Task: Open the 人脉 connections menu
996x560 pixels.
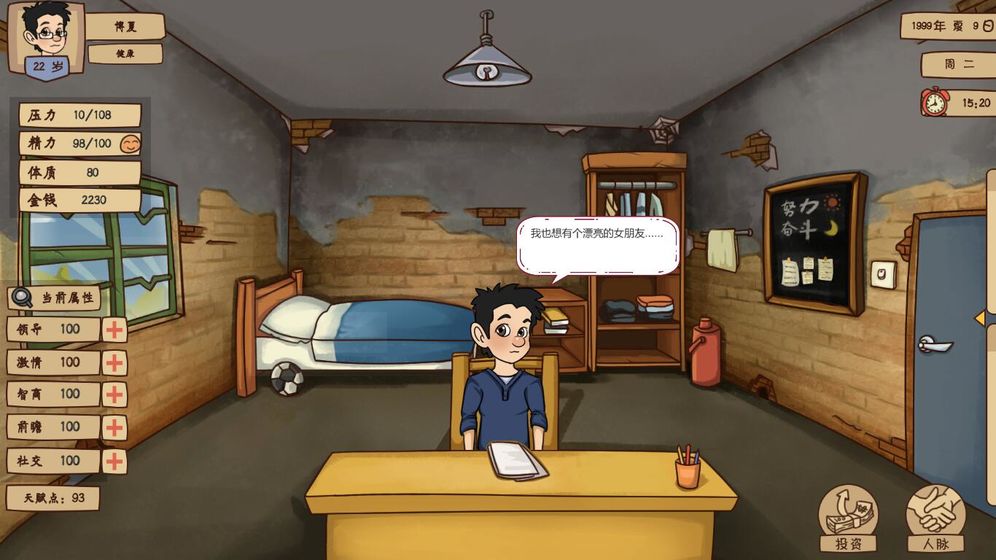Action: click(935, 518)
